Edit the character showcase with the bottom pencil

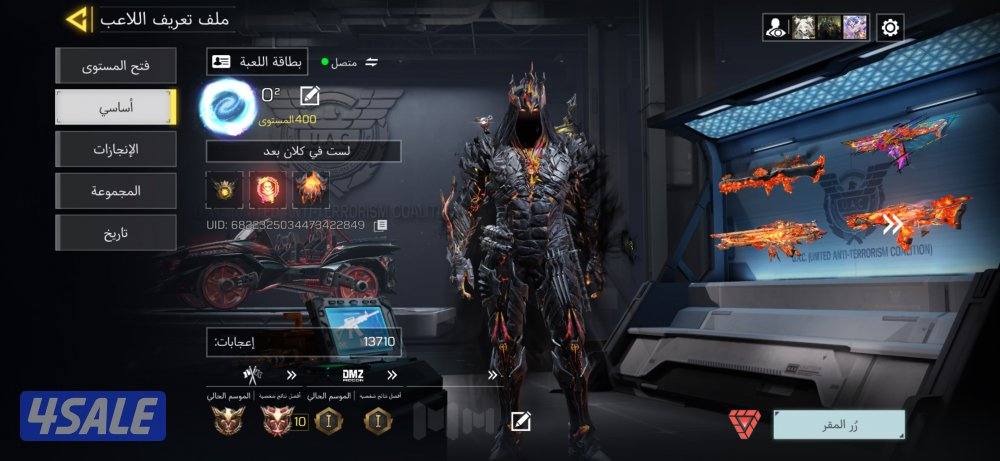pyautogui.click(x=520, y=421)
